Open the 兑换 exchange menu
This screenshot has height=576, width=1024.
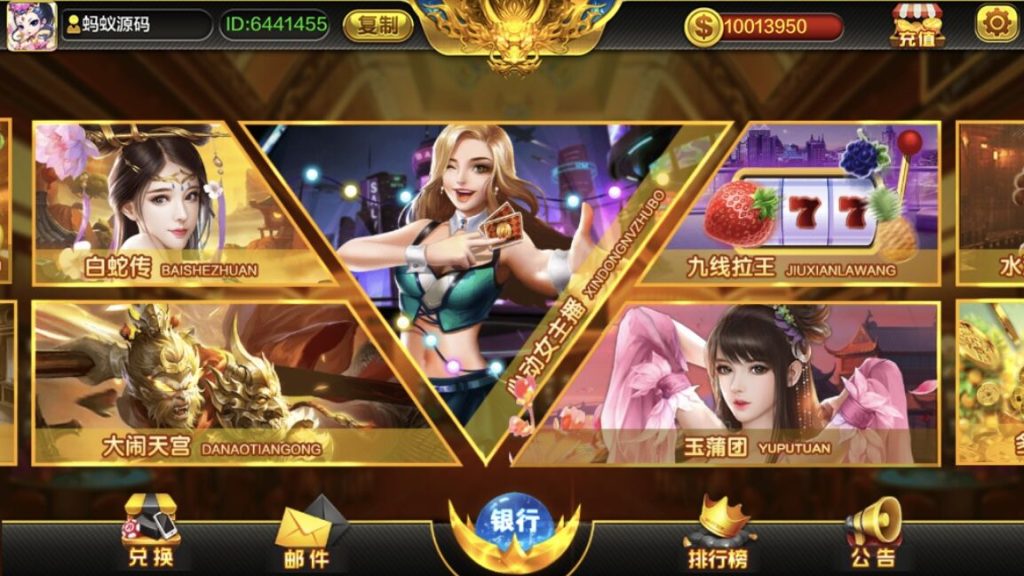(151, 533)
